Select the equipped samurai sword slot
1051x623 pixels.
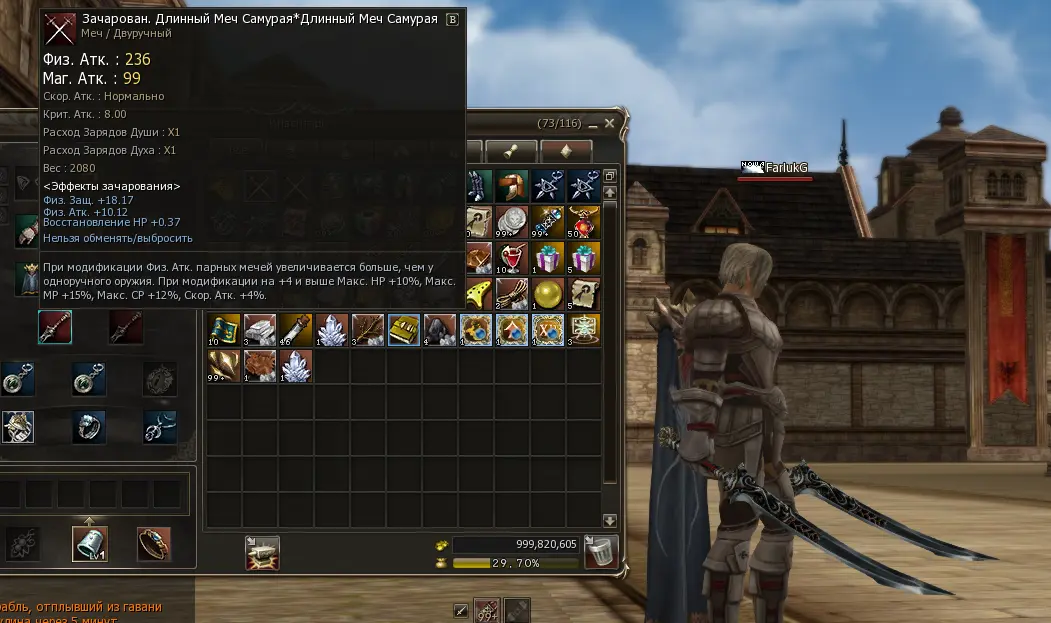55,327
